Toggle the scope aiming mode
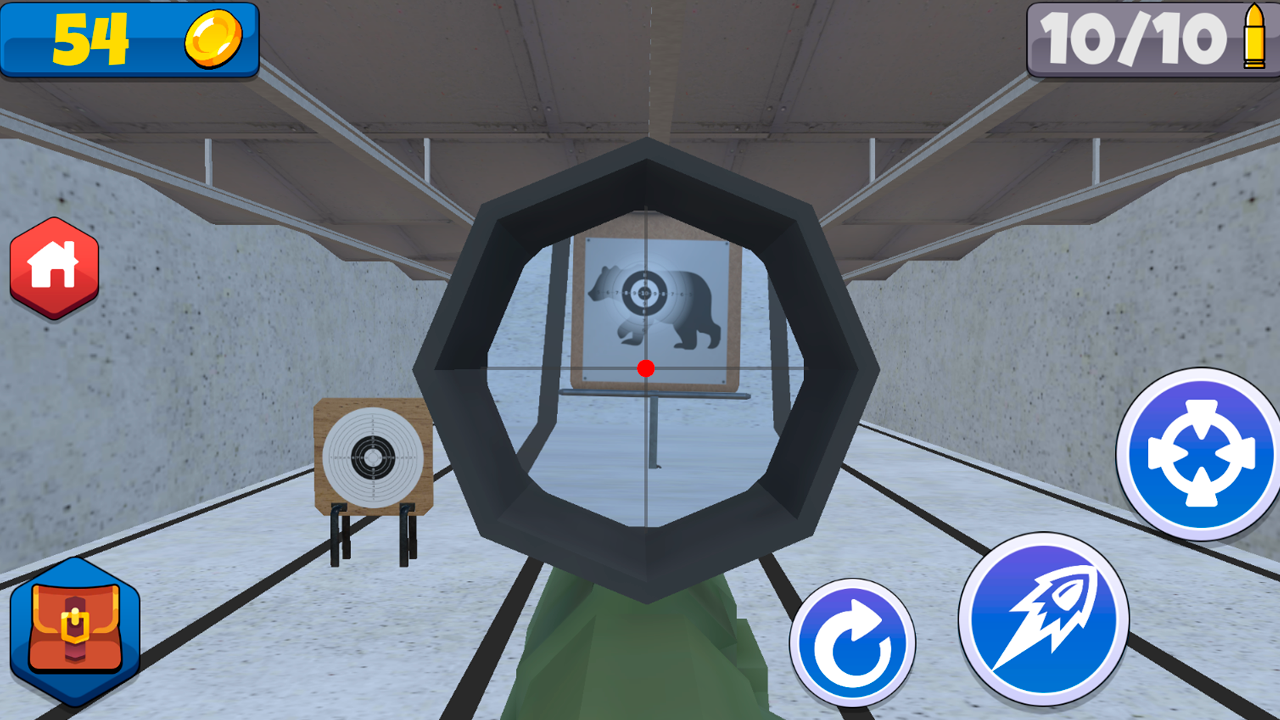This screenshot has width=1280, height=720. [x=1196, y=455]
